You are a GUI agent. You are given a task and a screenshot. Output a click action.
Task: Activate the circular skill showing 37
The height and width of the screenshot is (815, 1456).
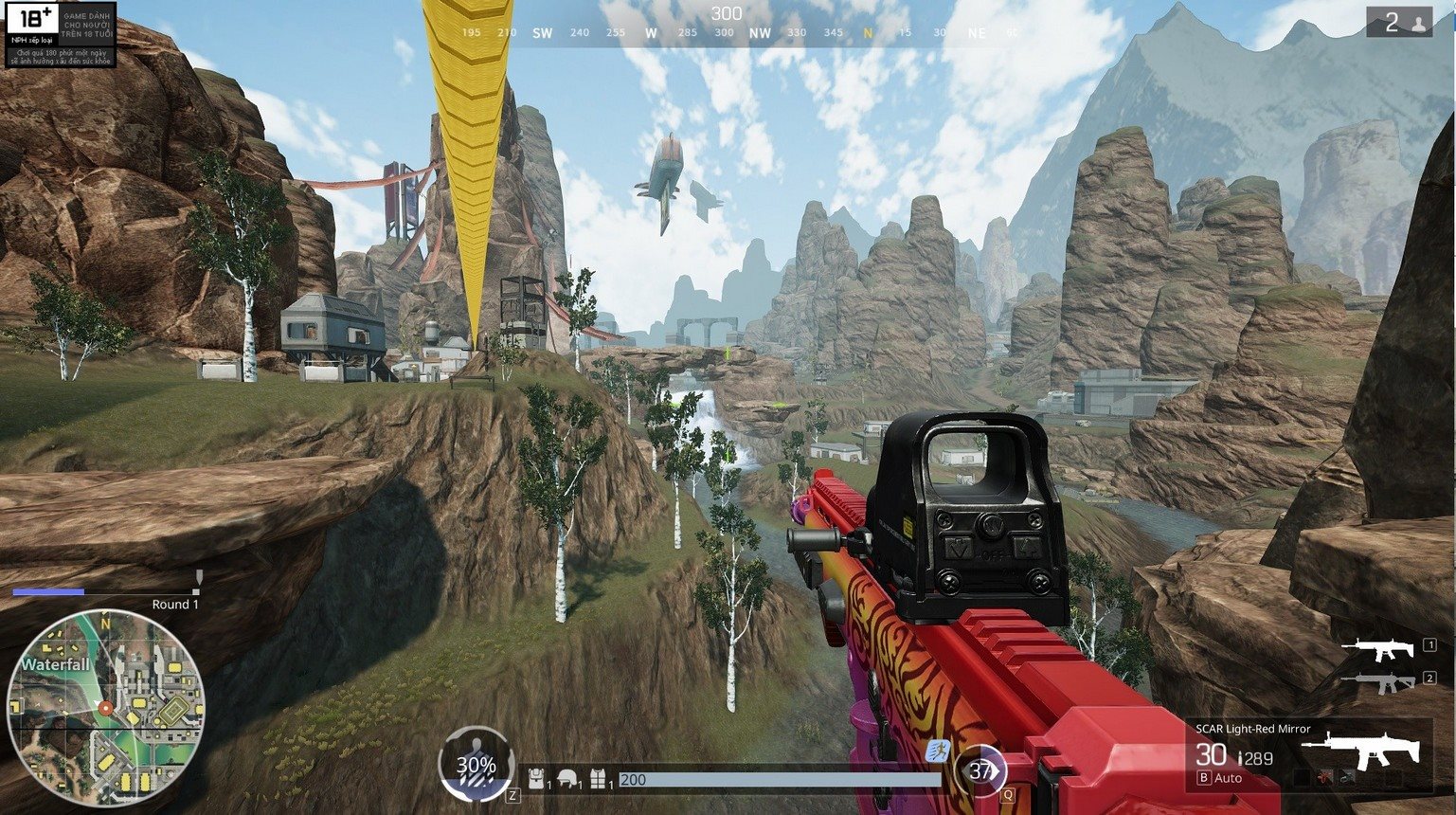980,771
